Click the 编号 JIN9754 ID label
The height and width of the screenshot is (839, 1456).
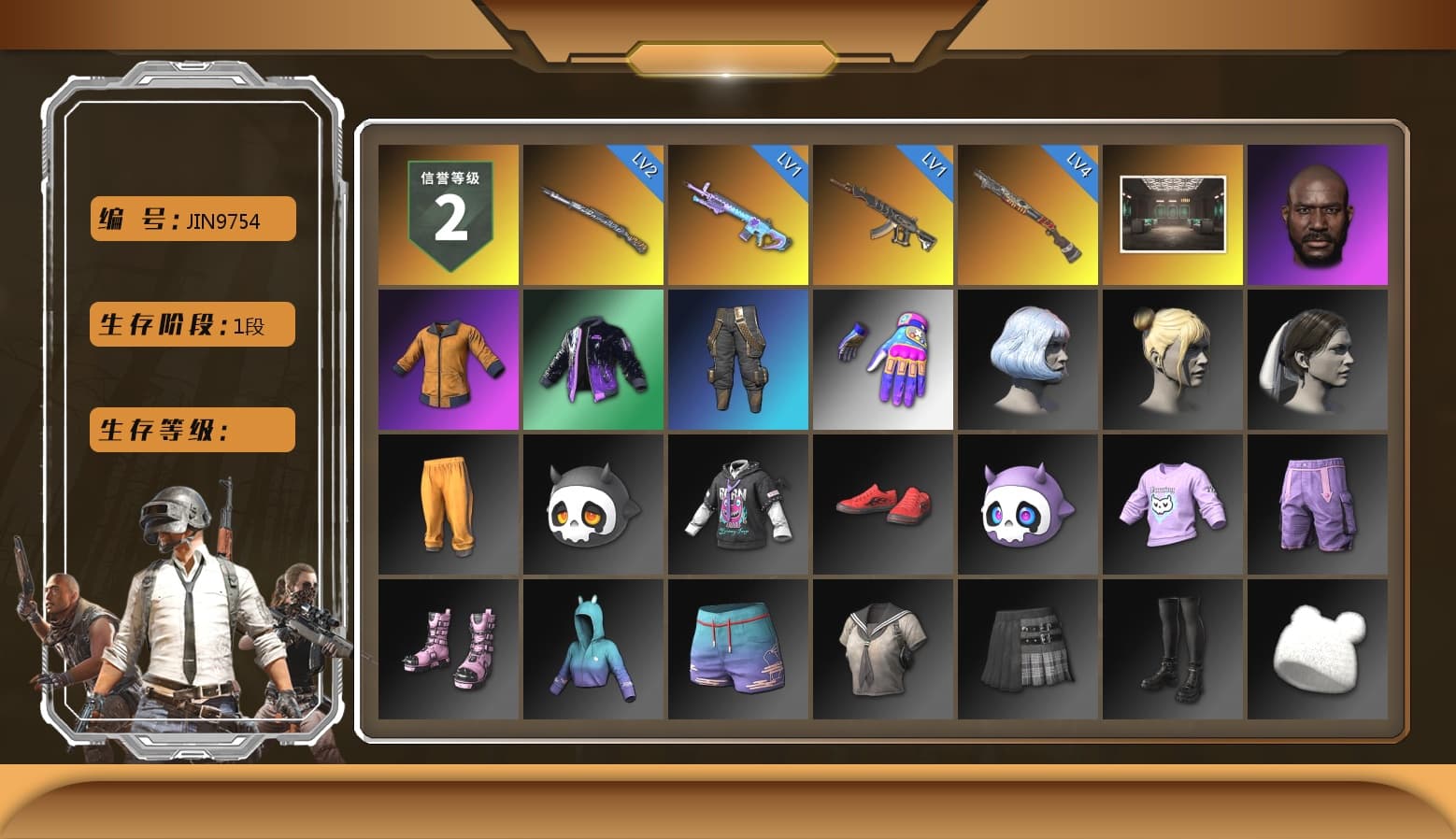191,218
